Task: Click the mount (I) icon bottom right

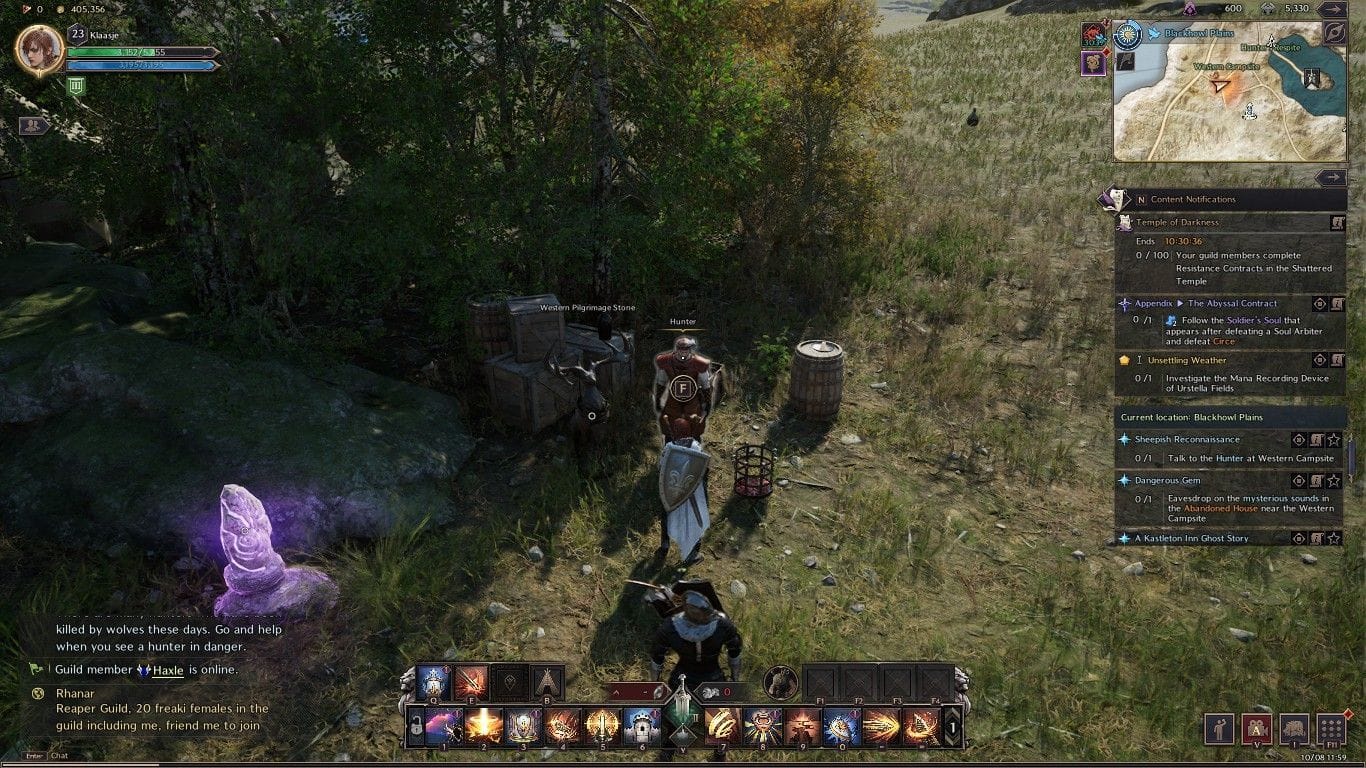Action: coord(1294,729)
